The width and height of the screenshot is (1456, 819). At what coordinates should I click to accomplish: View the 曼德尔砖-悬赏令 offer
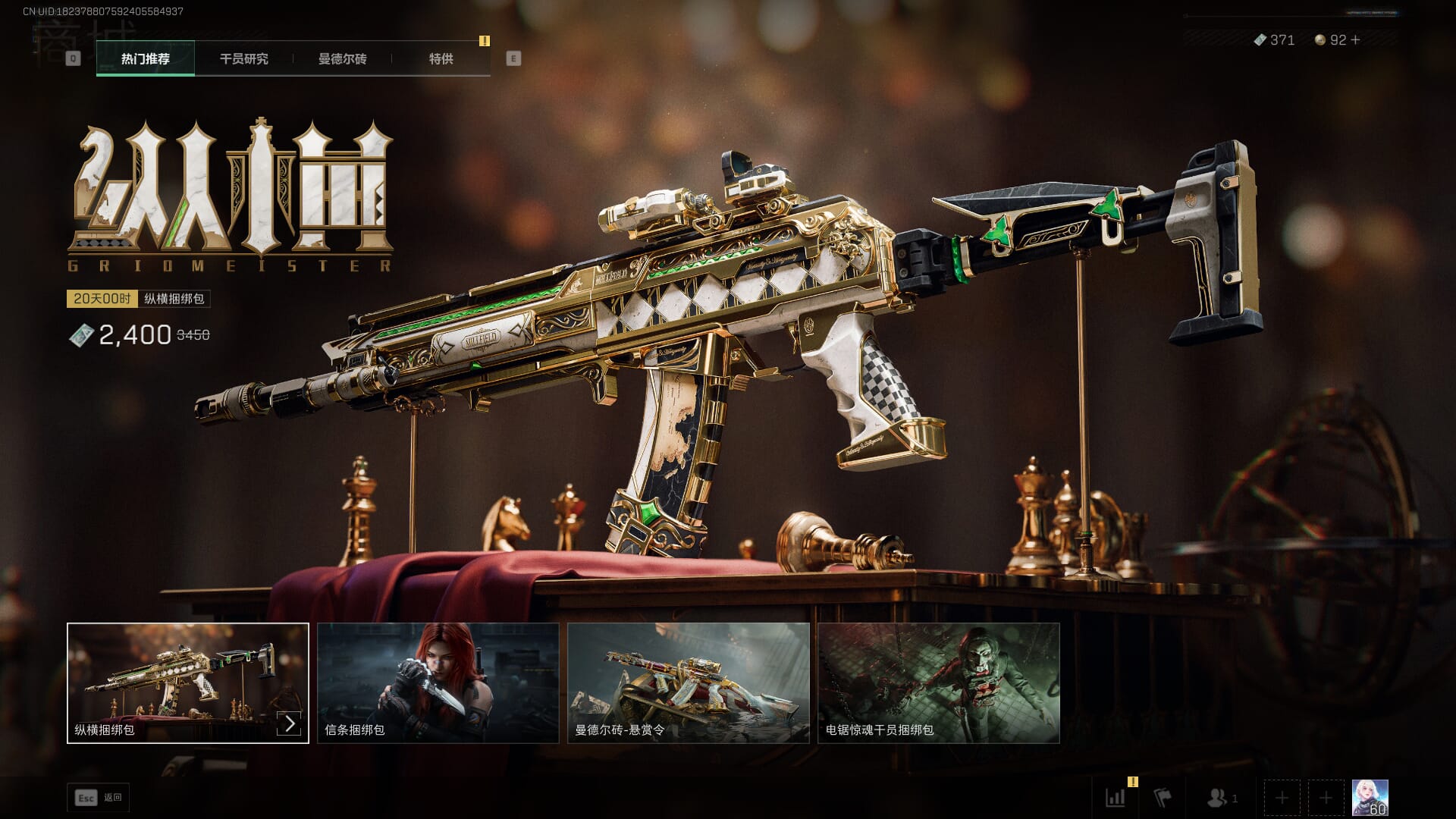pos(688,682)
